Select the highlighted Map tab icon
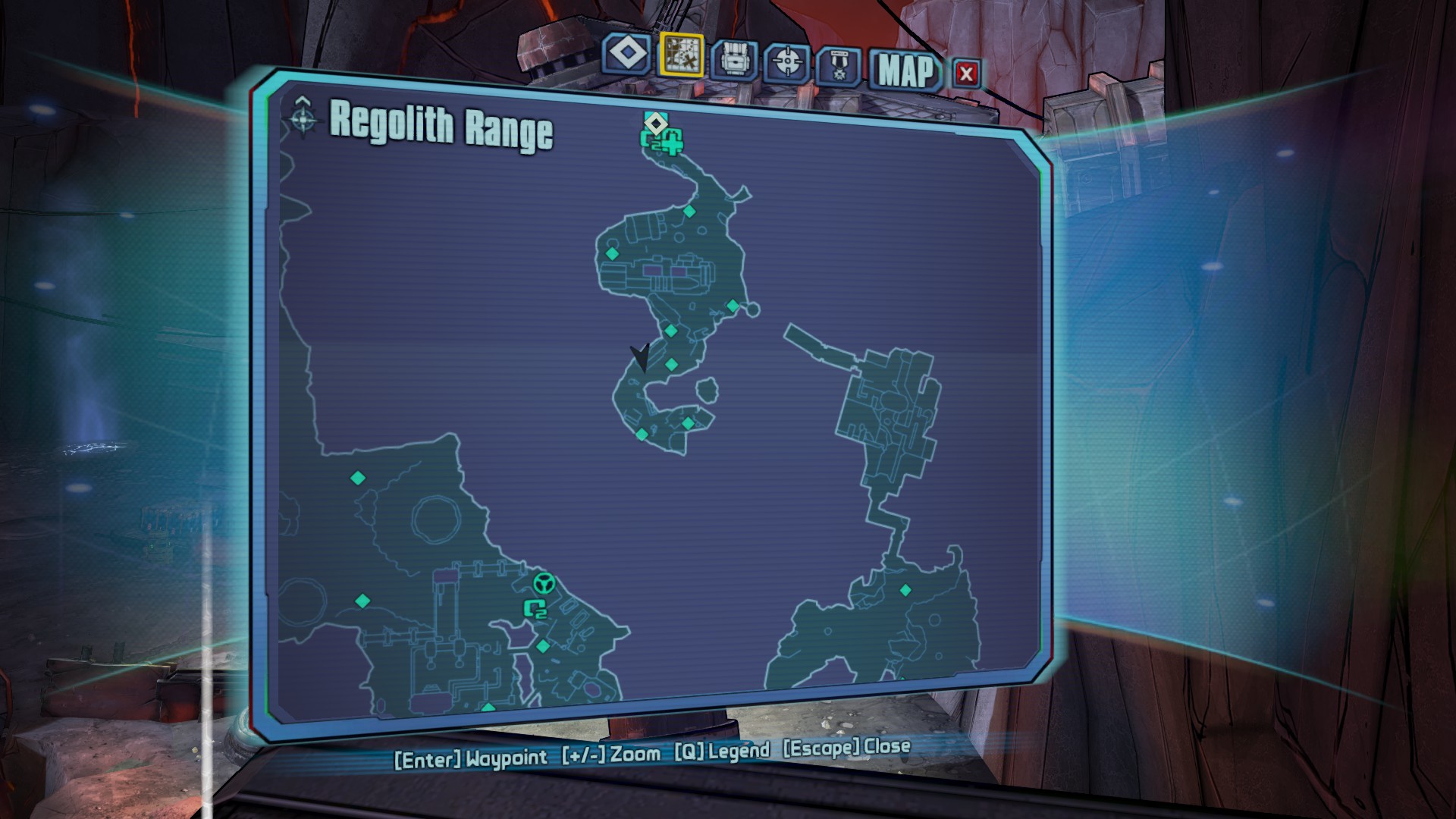Viewport: 1456px width, 819px height. (681, 55)
